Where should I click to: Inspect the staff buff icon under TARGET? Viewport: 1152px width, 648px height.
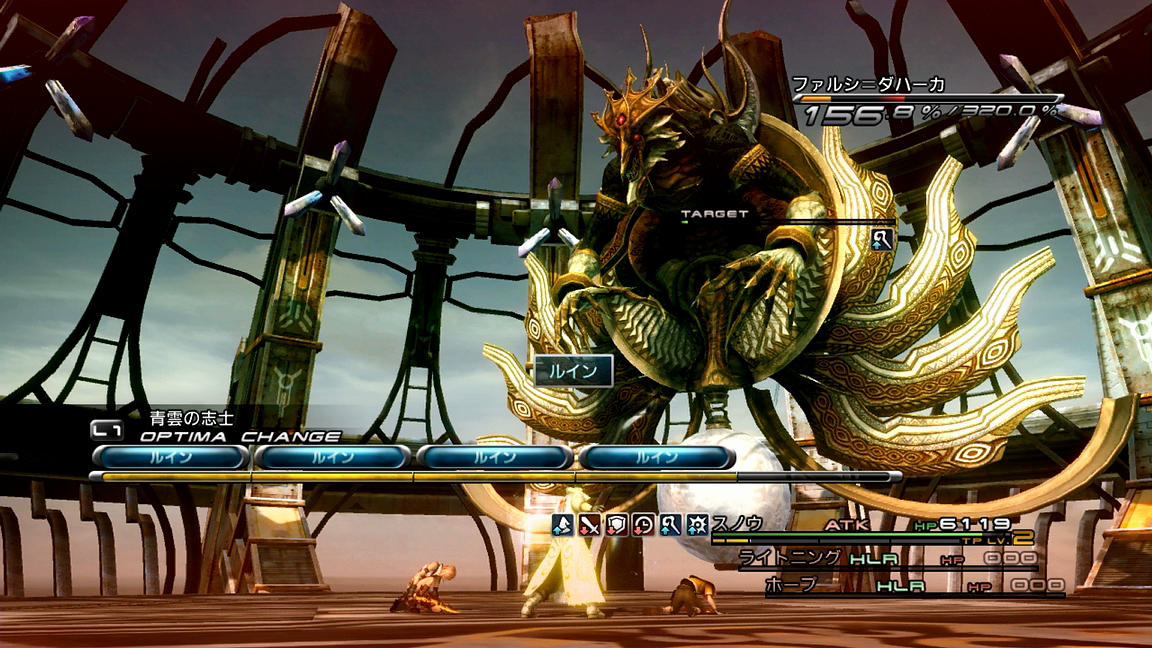[882, 238]
